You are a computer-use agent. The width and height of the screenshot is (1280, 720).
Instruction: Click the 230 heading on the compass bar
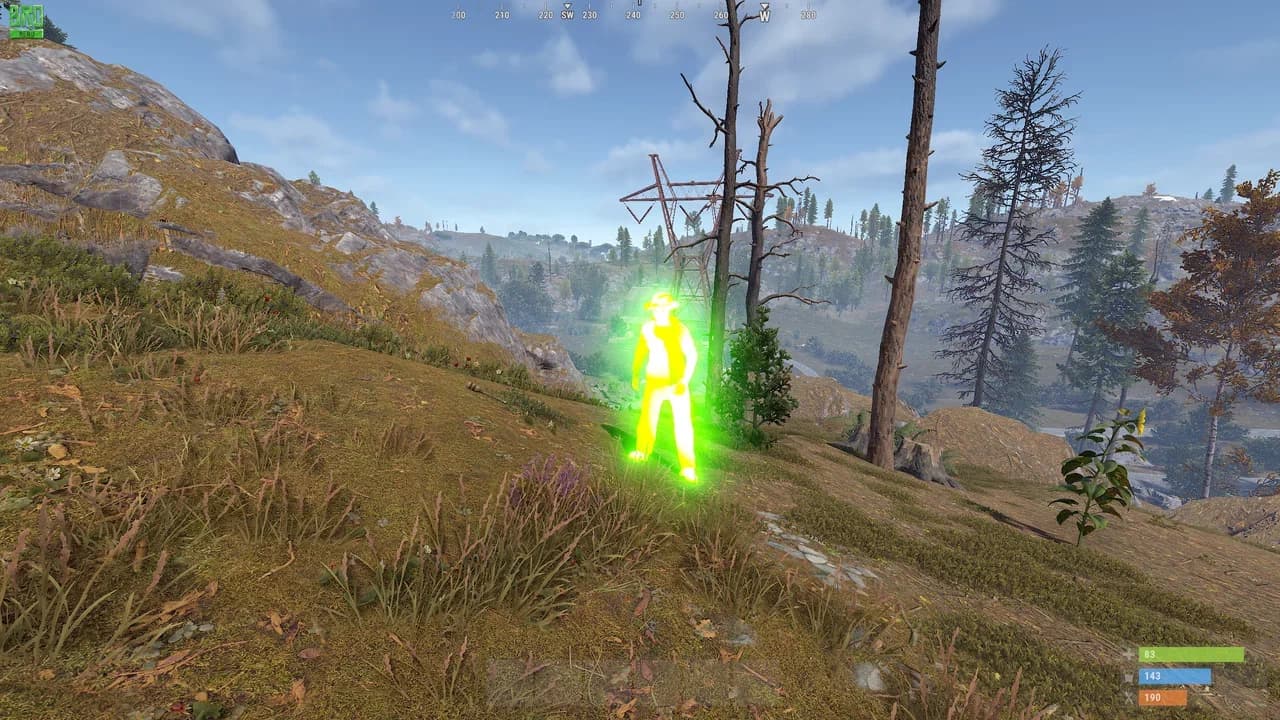[x=590, y=16]
